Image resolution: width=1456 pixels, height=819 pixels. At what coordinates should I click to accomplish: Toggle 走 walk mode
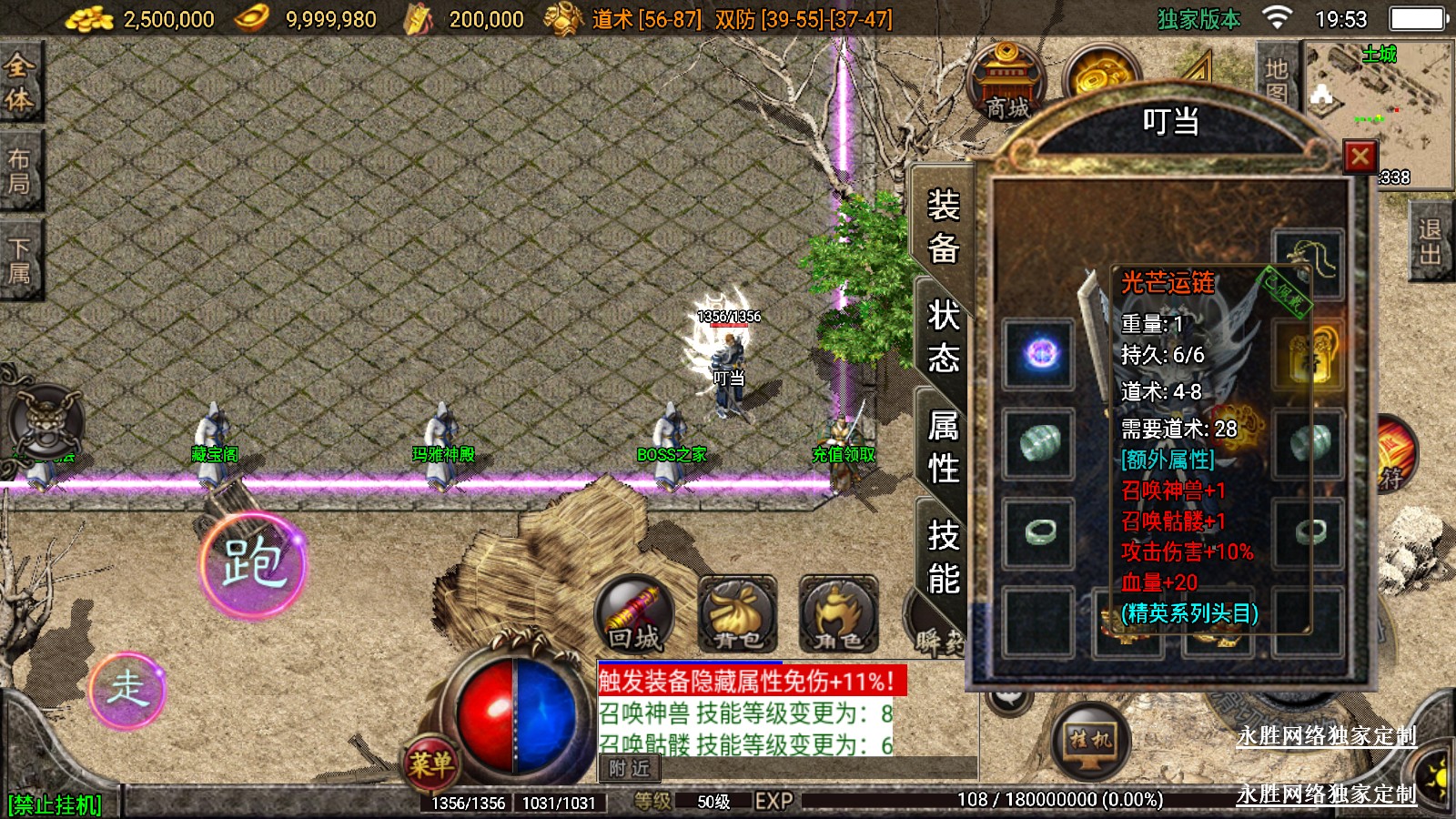127,690
